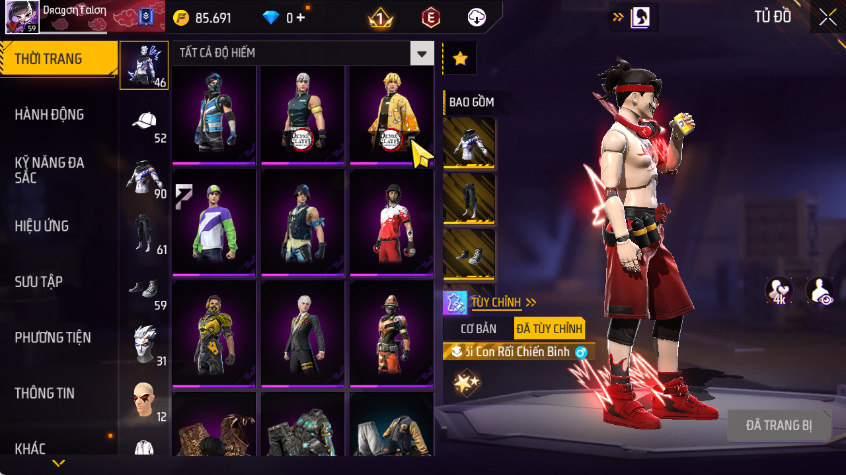Switch to the Hành Động tab

click(x=50, y=115)
